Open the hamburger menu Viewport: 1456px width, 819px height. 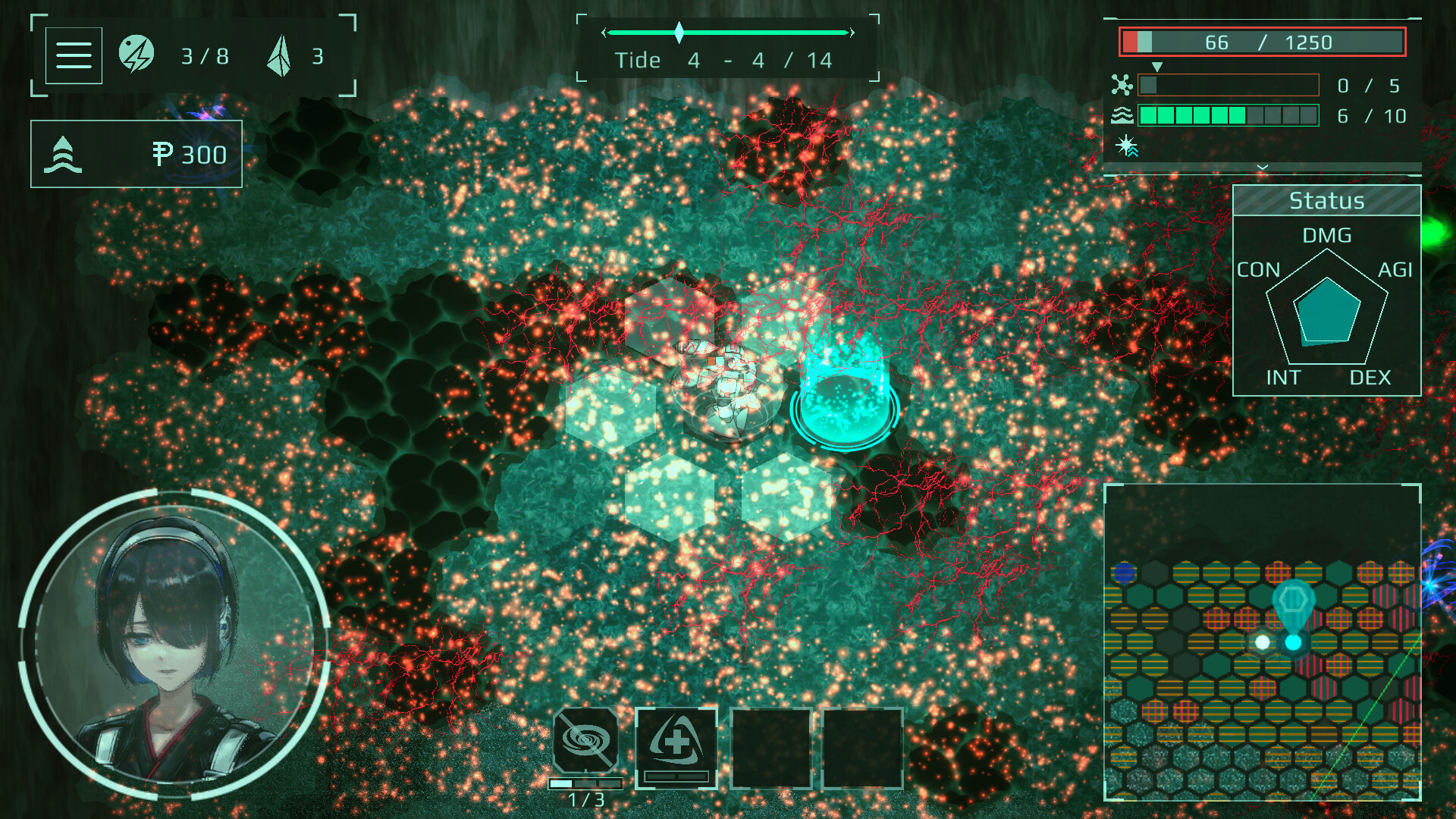click(74, 55)
